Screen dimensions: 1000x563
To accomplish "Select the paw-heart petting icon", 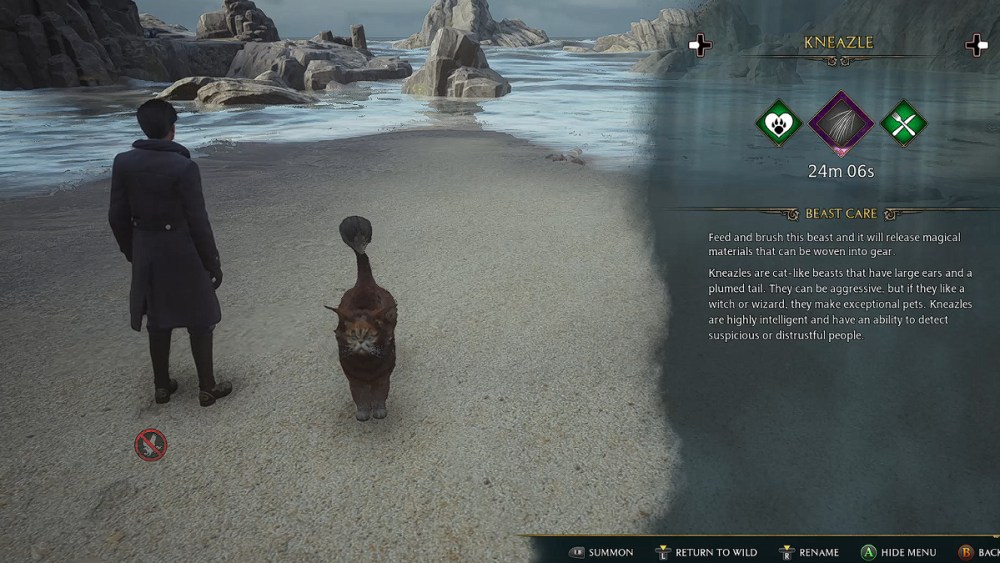I will point(777,124).
